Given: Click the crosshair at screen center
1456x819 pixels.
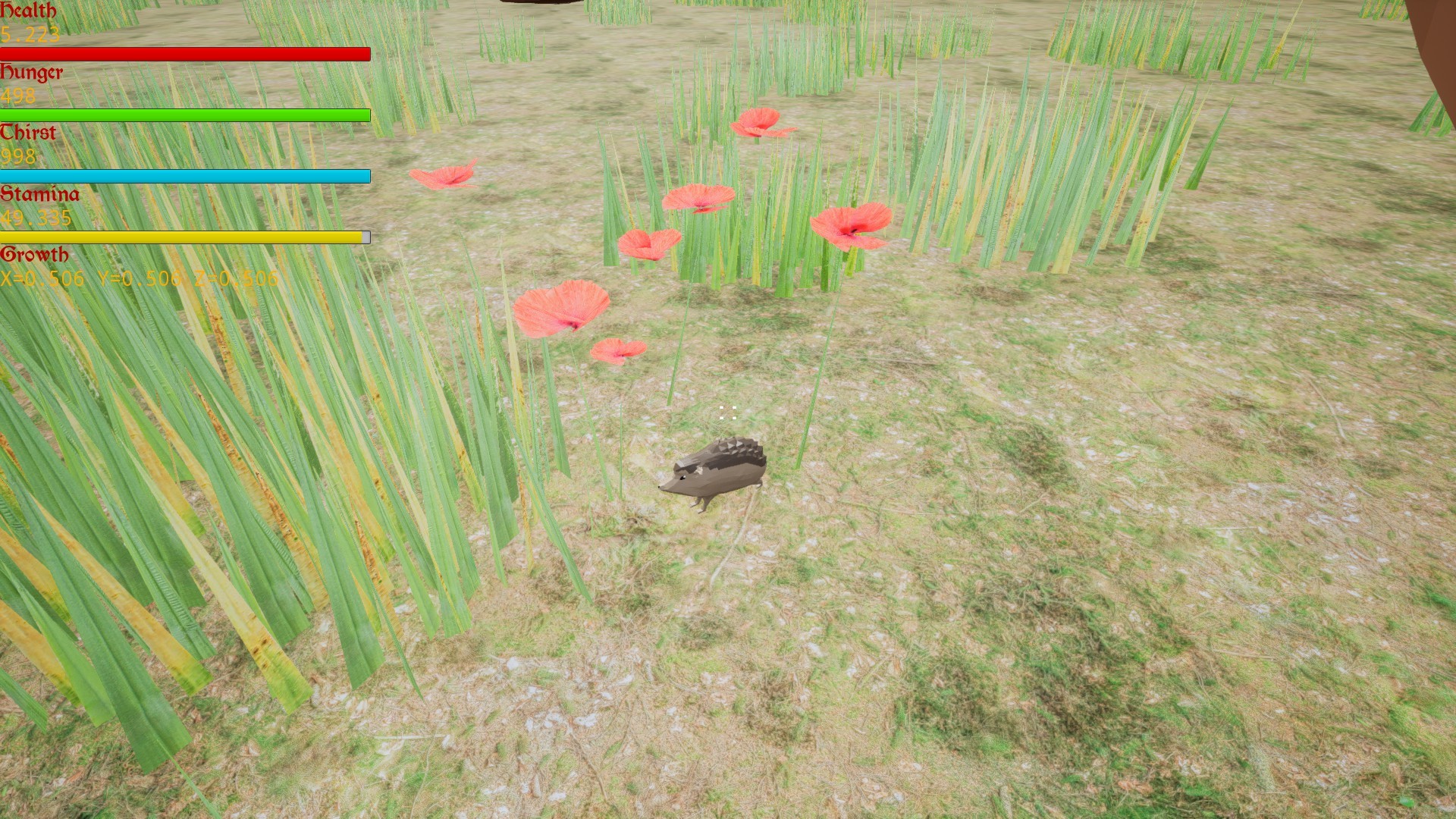Looking at the screenshot, I should click(726, 411).
